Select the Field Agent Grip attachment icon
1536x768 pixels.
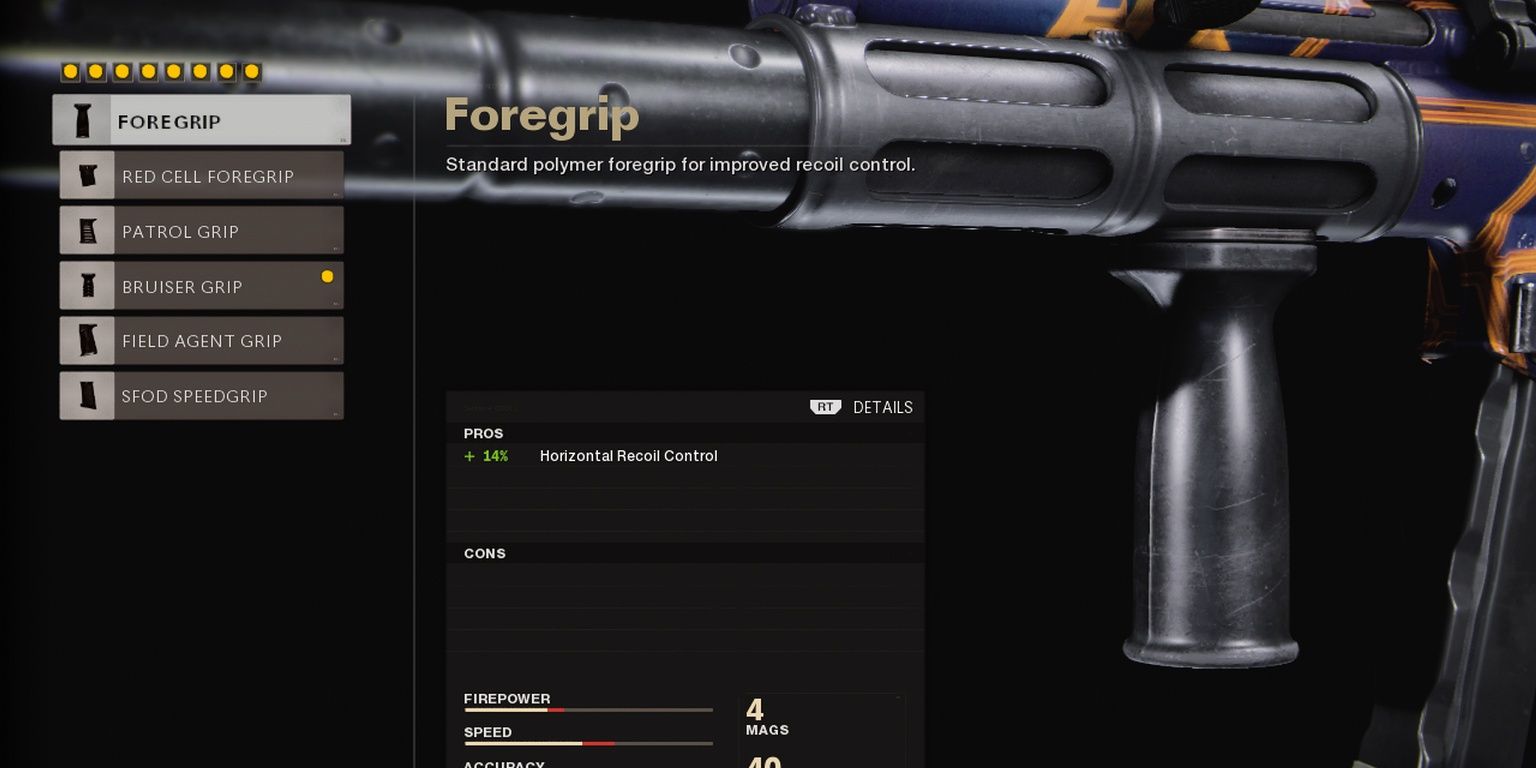[x=87, y=341]
